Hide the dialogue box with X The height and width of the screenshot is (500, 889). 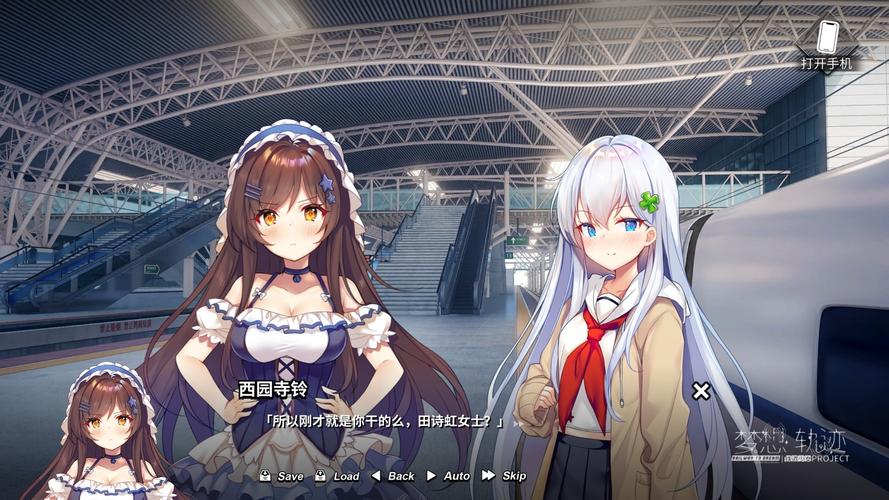click(x=701, y=391)
